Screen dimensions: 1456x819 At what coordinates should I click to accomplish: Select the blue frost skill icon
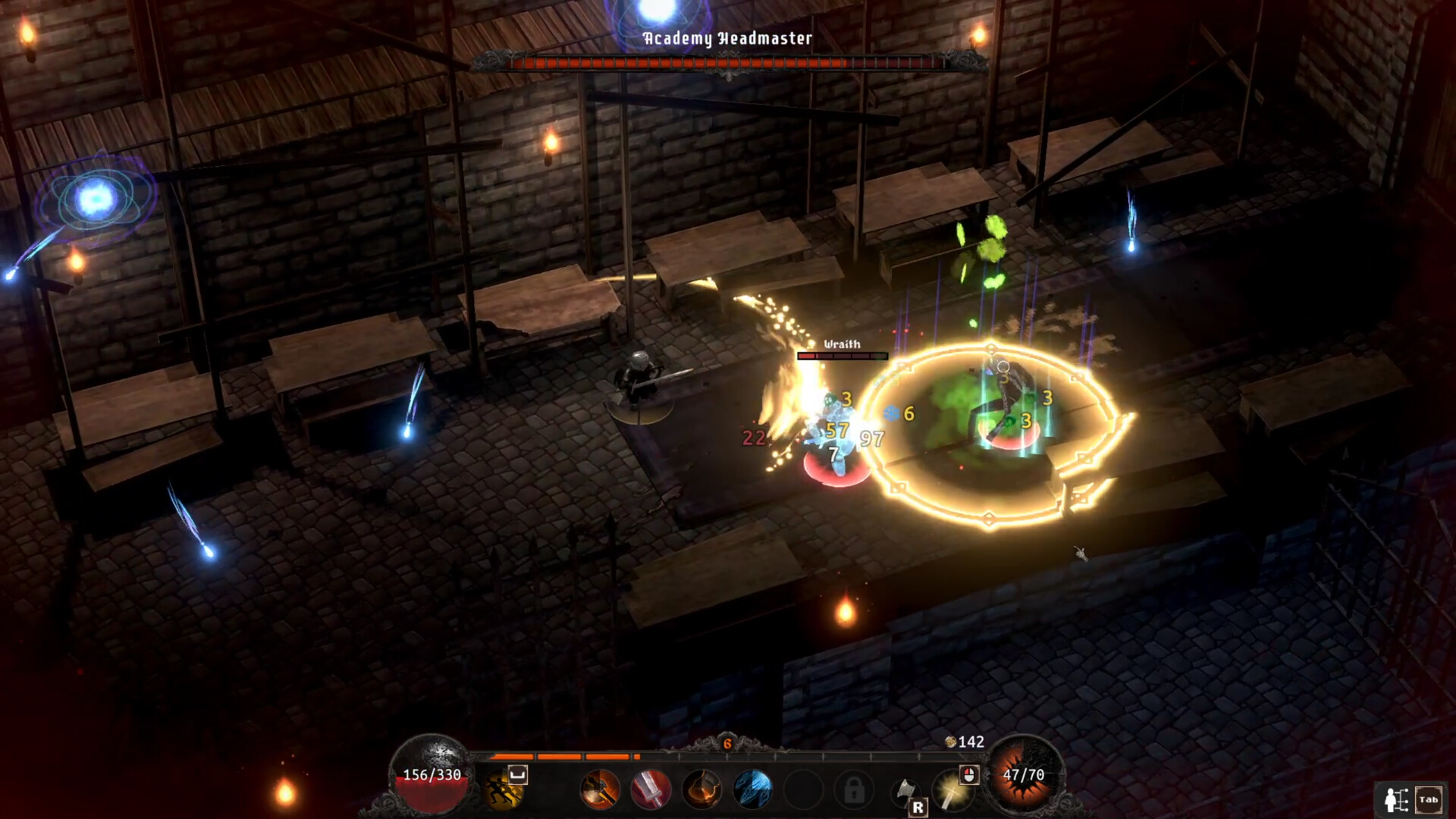point(752,790)
